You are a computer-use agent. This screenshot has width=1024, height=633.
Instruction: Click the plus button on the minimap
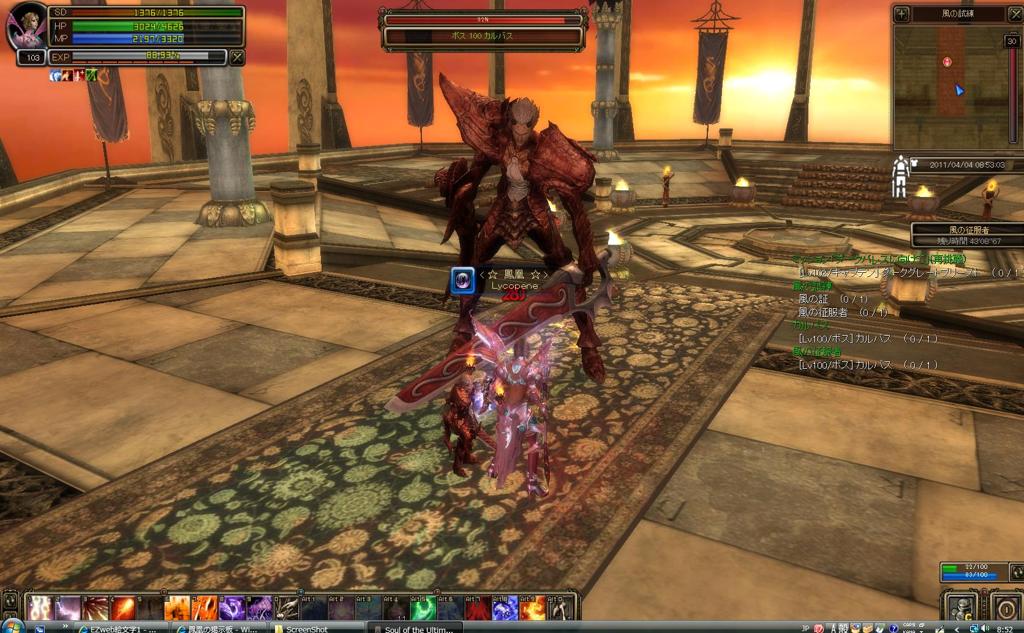(x=902, y=14)
